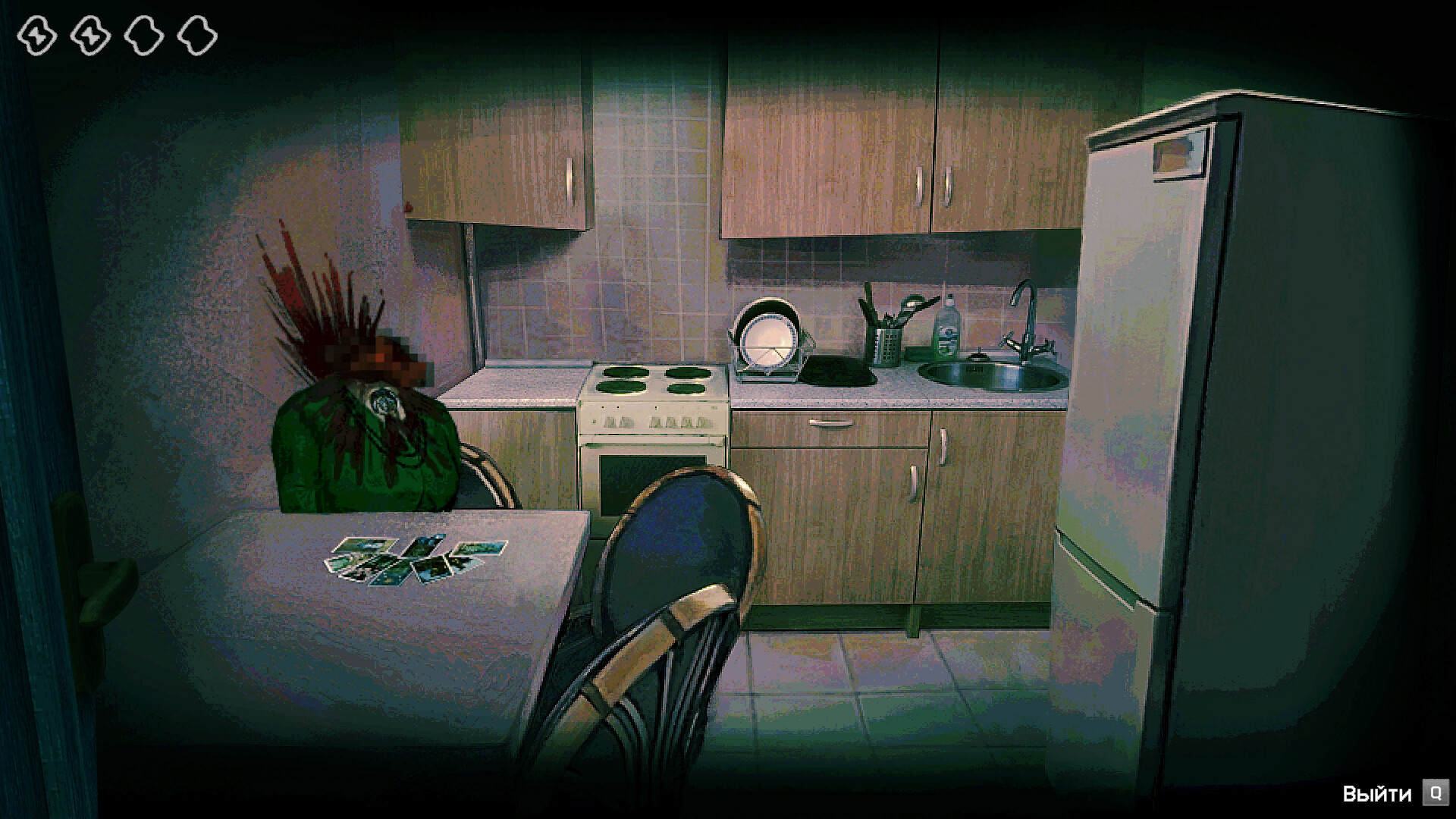Click the Q key icon beside Выйти
The height and width of the screenshot is (819, 1456).
[1433, 792]
